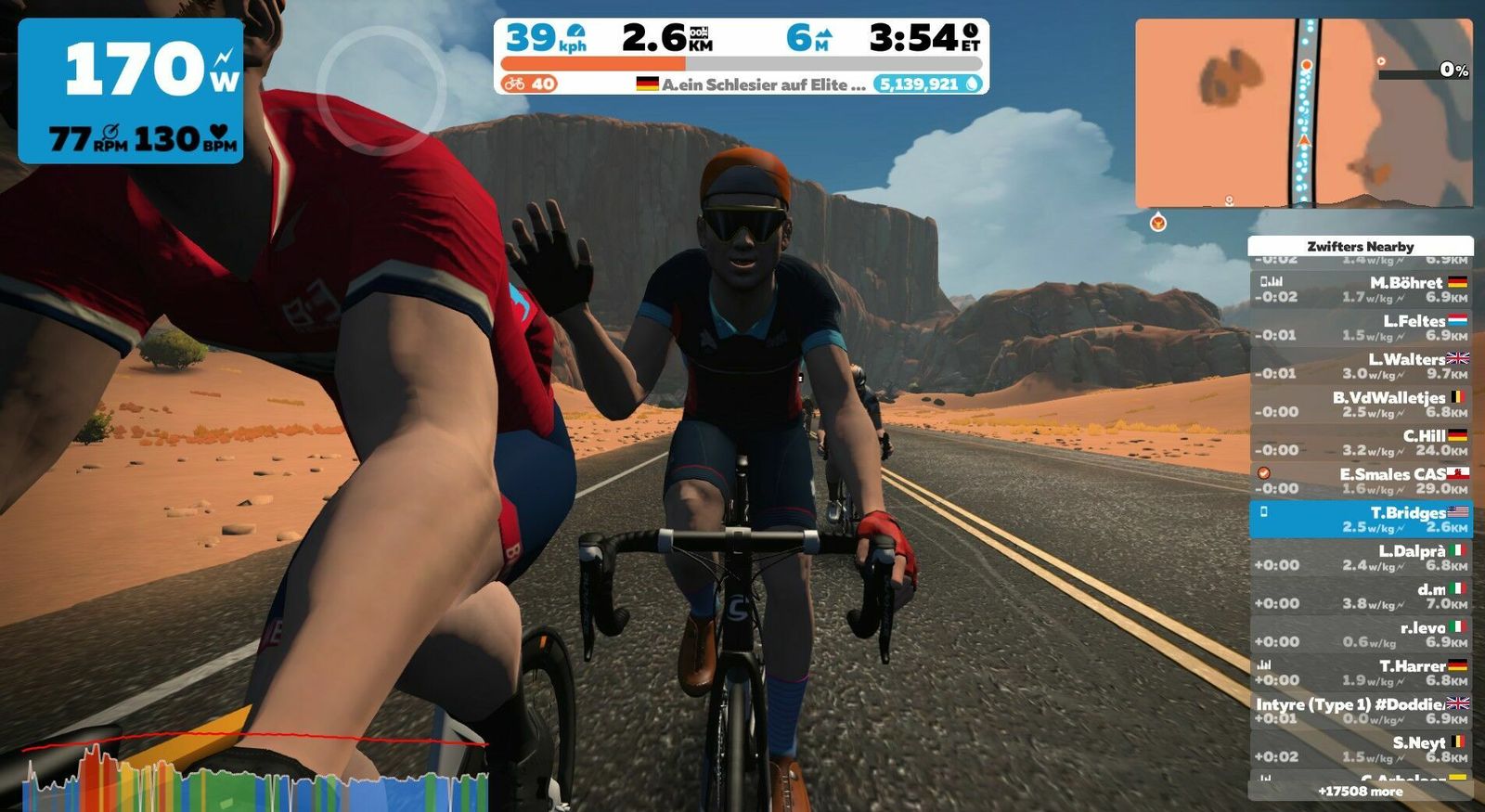Select M.Böhret in the Zwifters Nearby list
The image size is (1485, 812).
pyautogui.click(x=1361, y=290)
